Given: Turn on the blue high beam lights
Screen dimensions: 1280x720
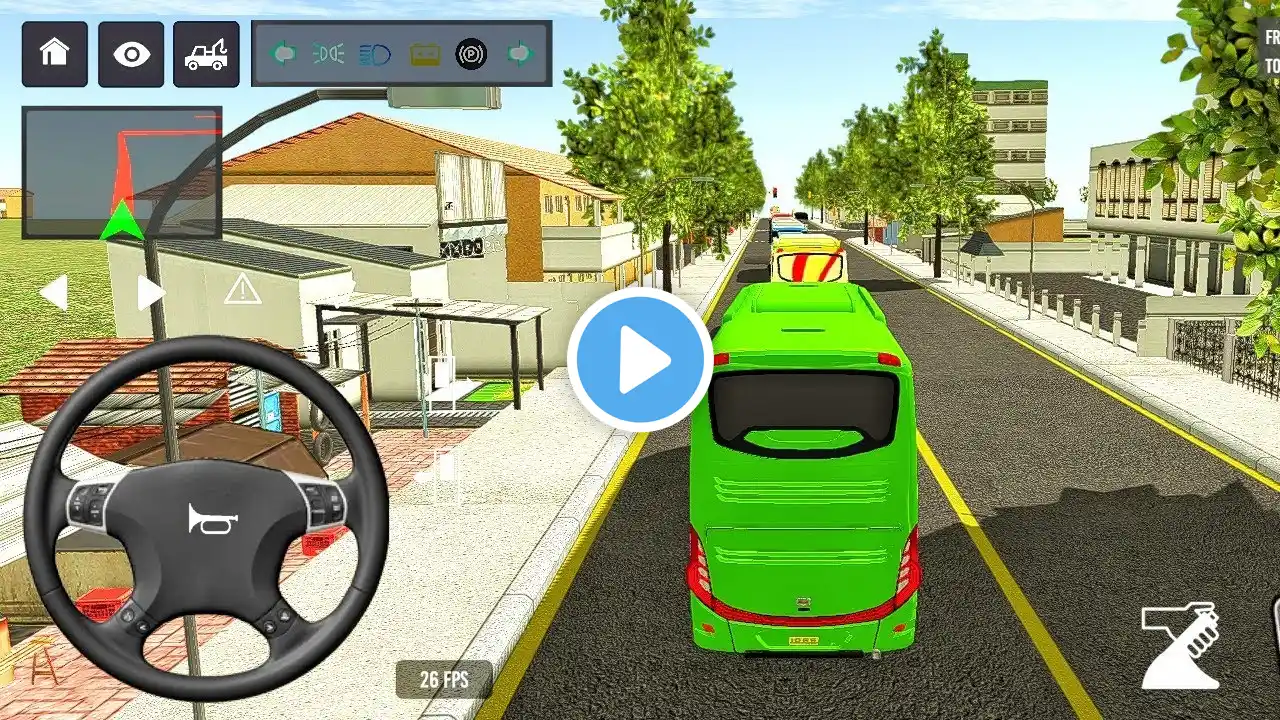Looking at the screenshot, I should tap(375, 54).
